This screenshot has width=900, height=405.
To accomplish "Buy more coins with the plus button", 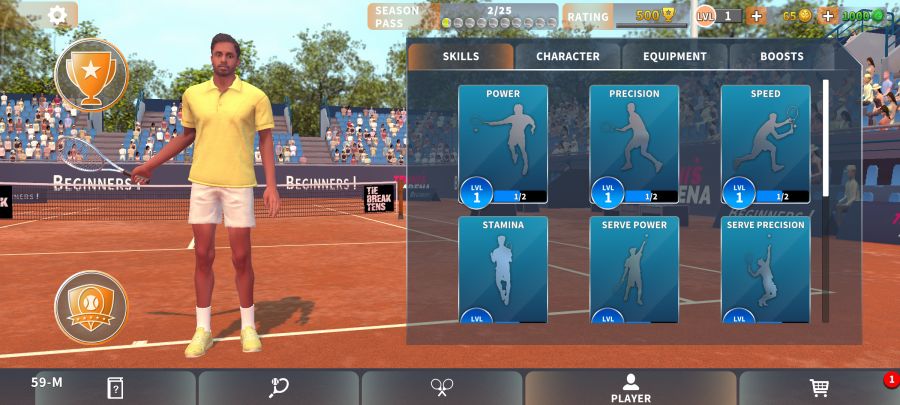I will tap(827, 16).
